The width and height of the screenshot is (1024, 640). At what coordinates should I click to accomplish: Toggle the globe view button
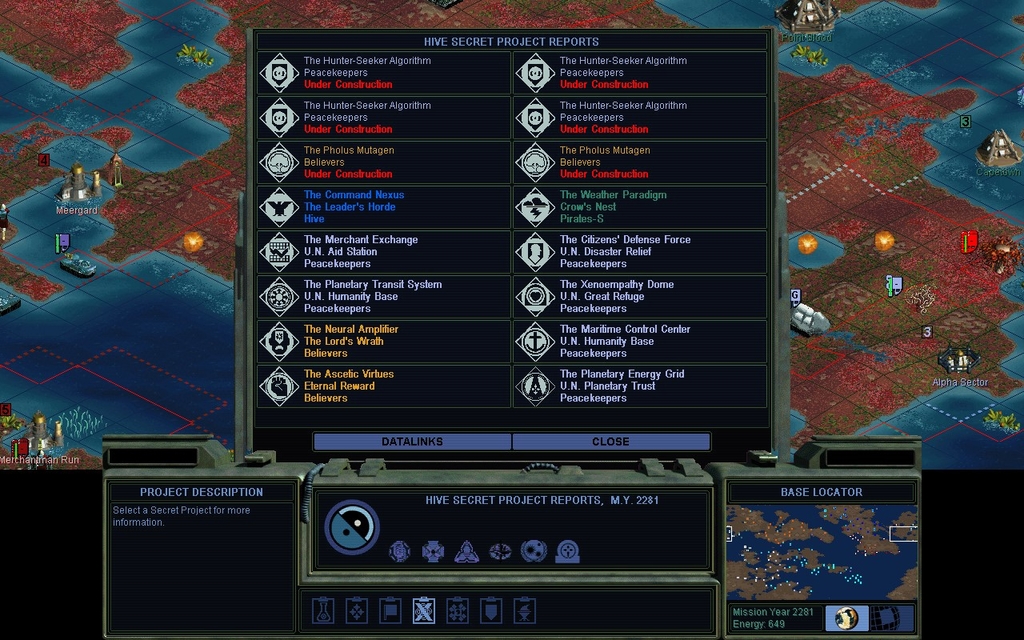(847, 618)
